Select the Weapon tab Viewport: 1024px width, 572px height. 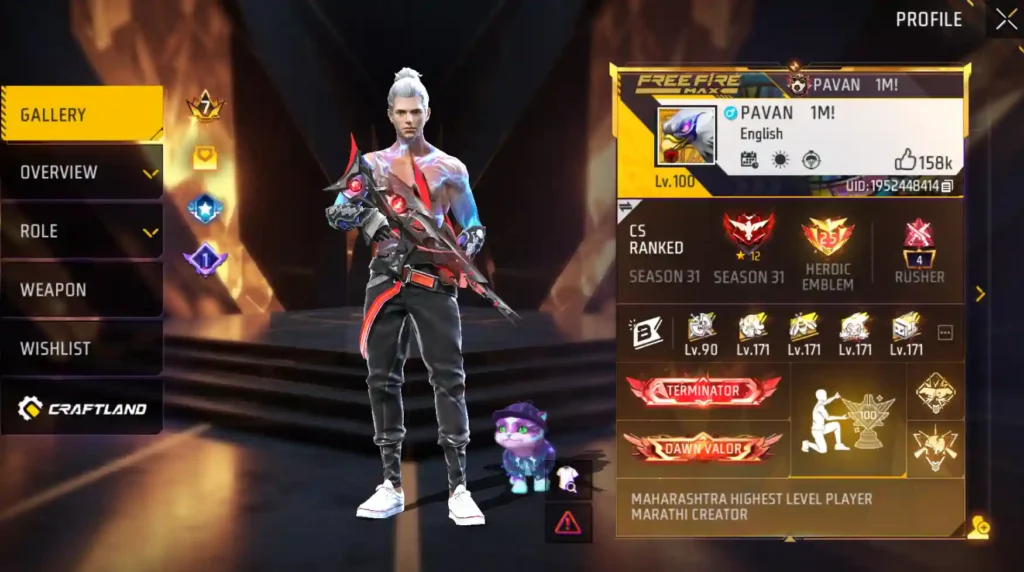pyautogui.click(x=81, y=290)
